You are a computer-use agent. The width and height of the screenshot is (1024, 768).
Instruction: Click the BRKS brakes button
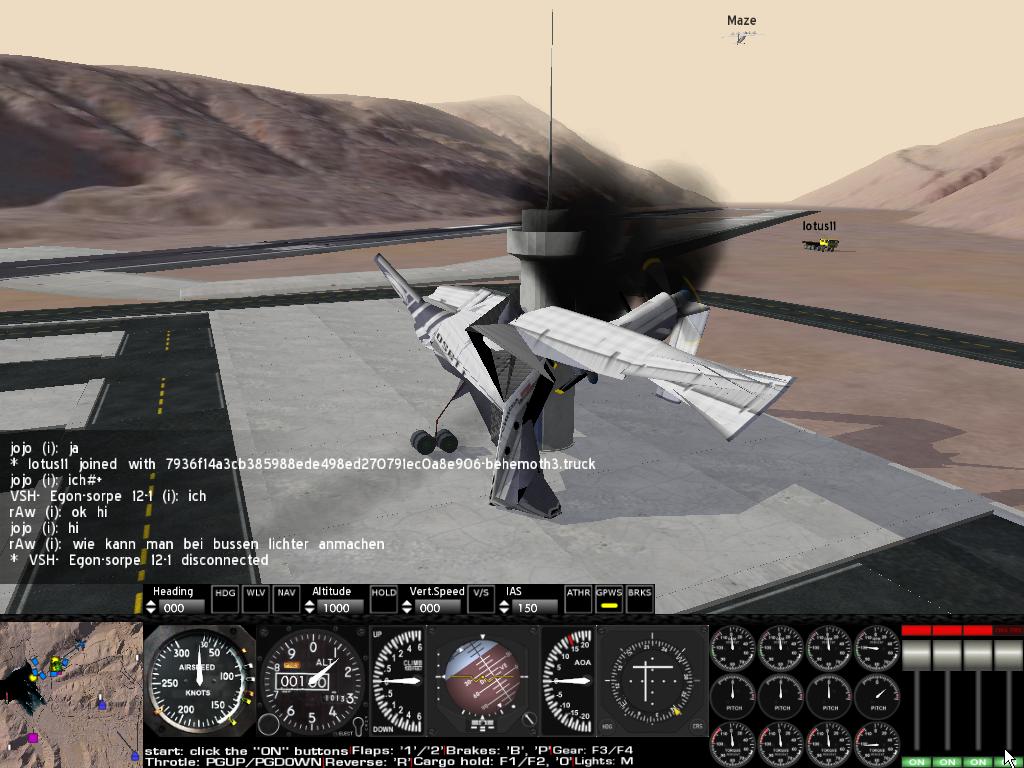click(x=640, y=598)
